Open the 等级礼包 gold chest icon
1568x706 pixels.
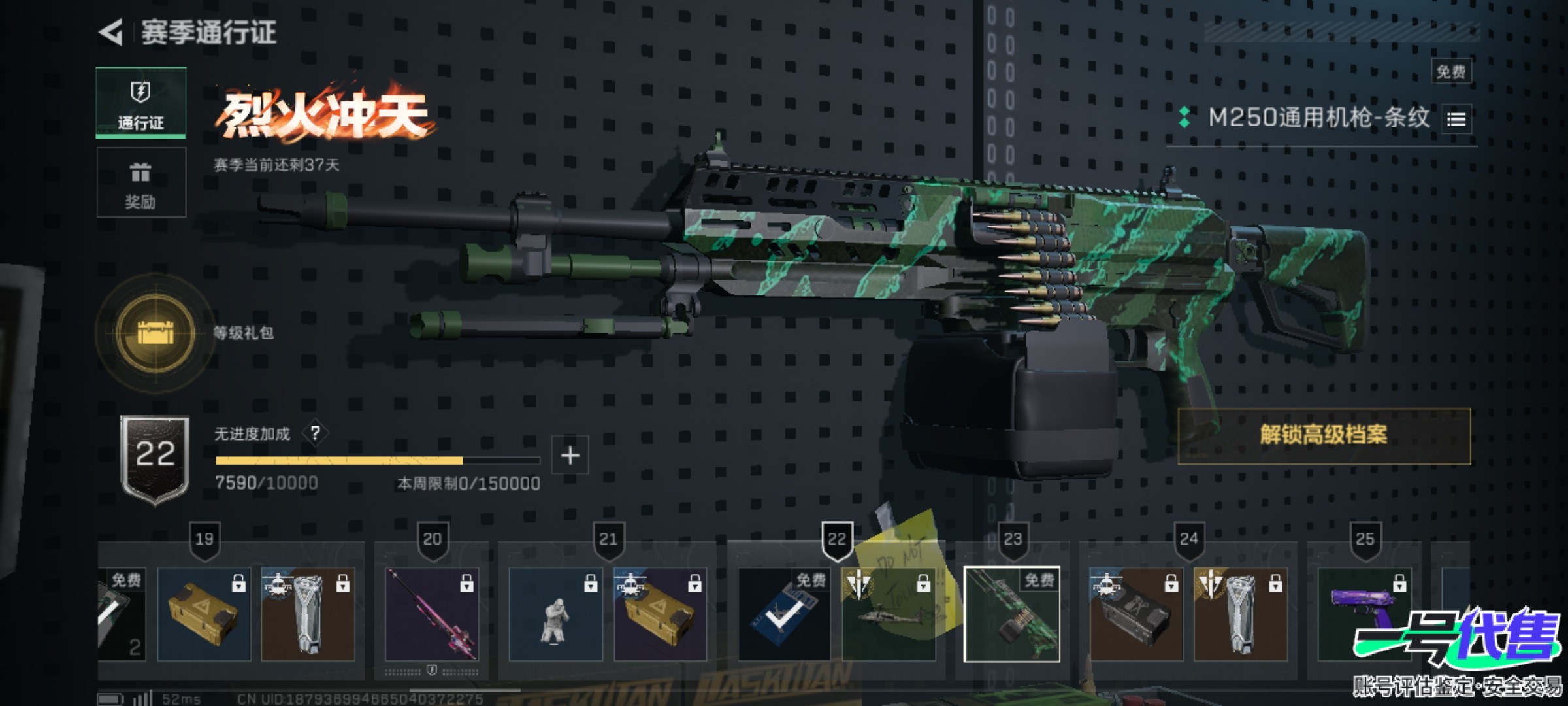pyautogui.click(x=155, y=333)
